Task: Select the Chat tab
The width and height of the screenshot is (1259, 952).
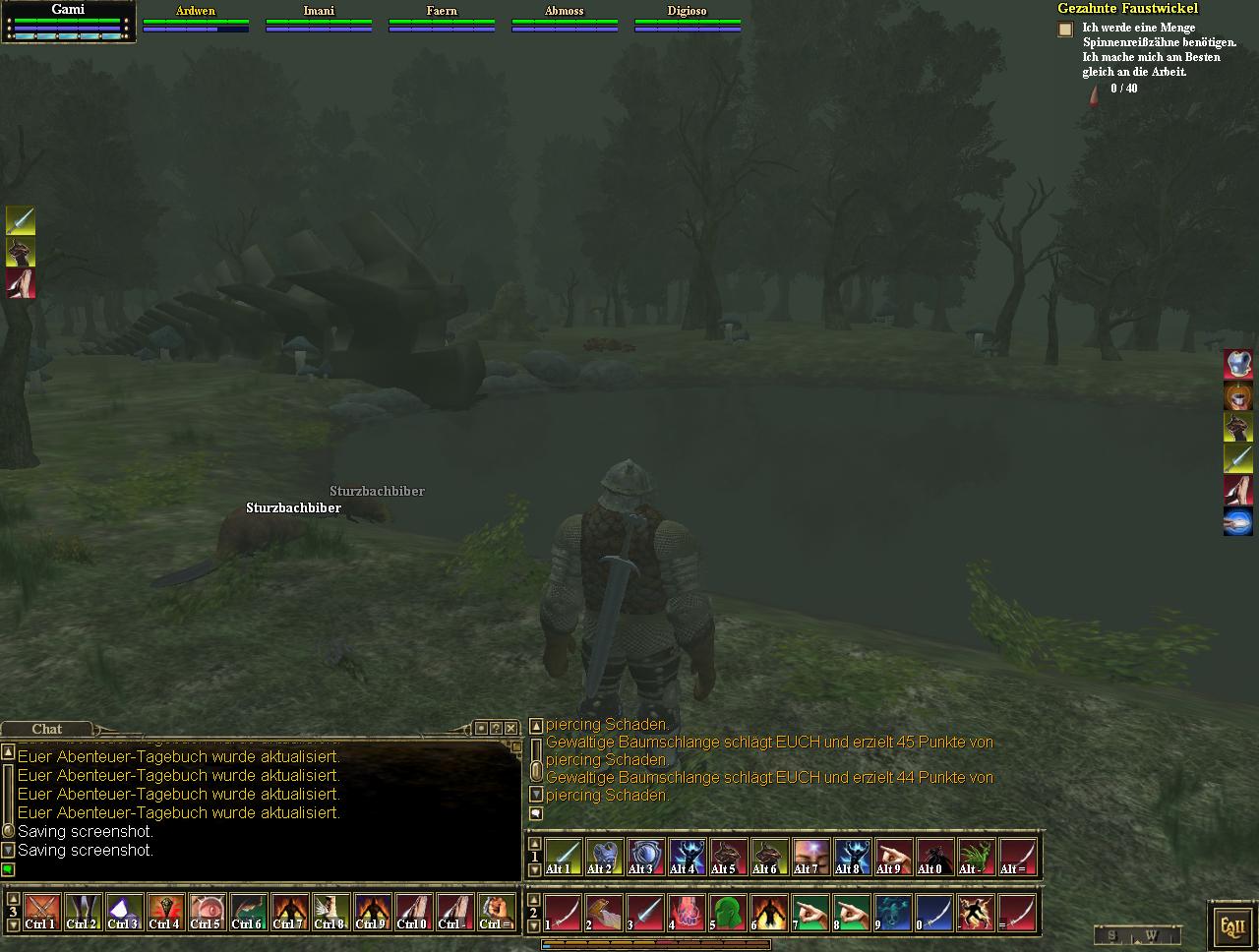Action: 46,729
